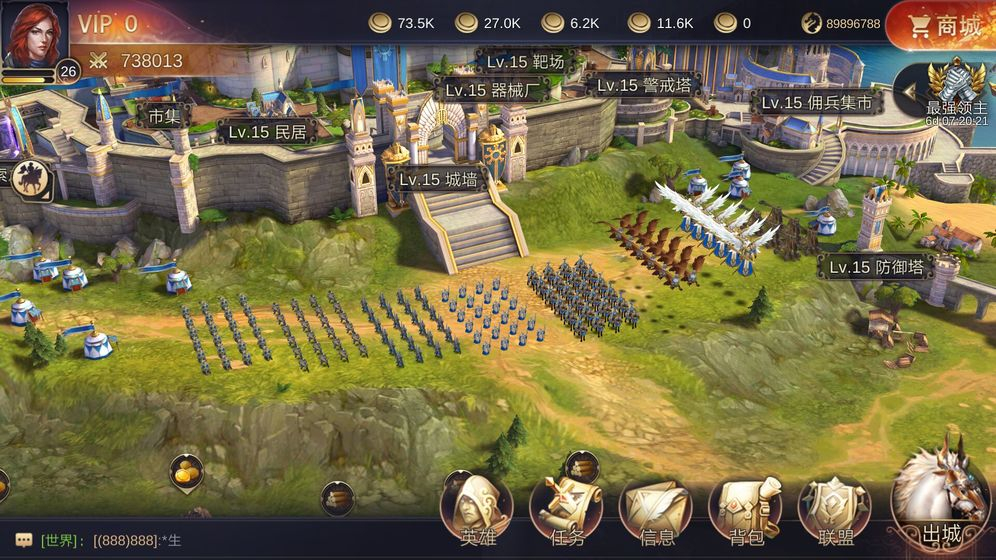Select the Lv.15 民居 building label
996x560 pixels.
click(x=266, y=131)
